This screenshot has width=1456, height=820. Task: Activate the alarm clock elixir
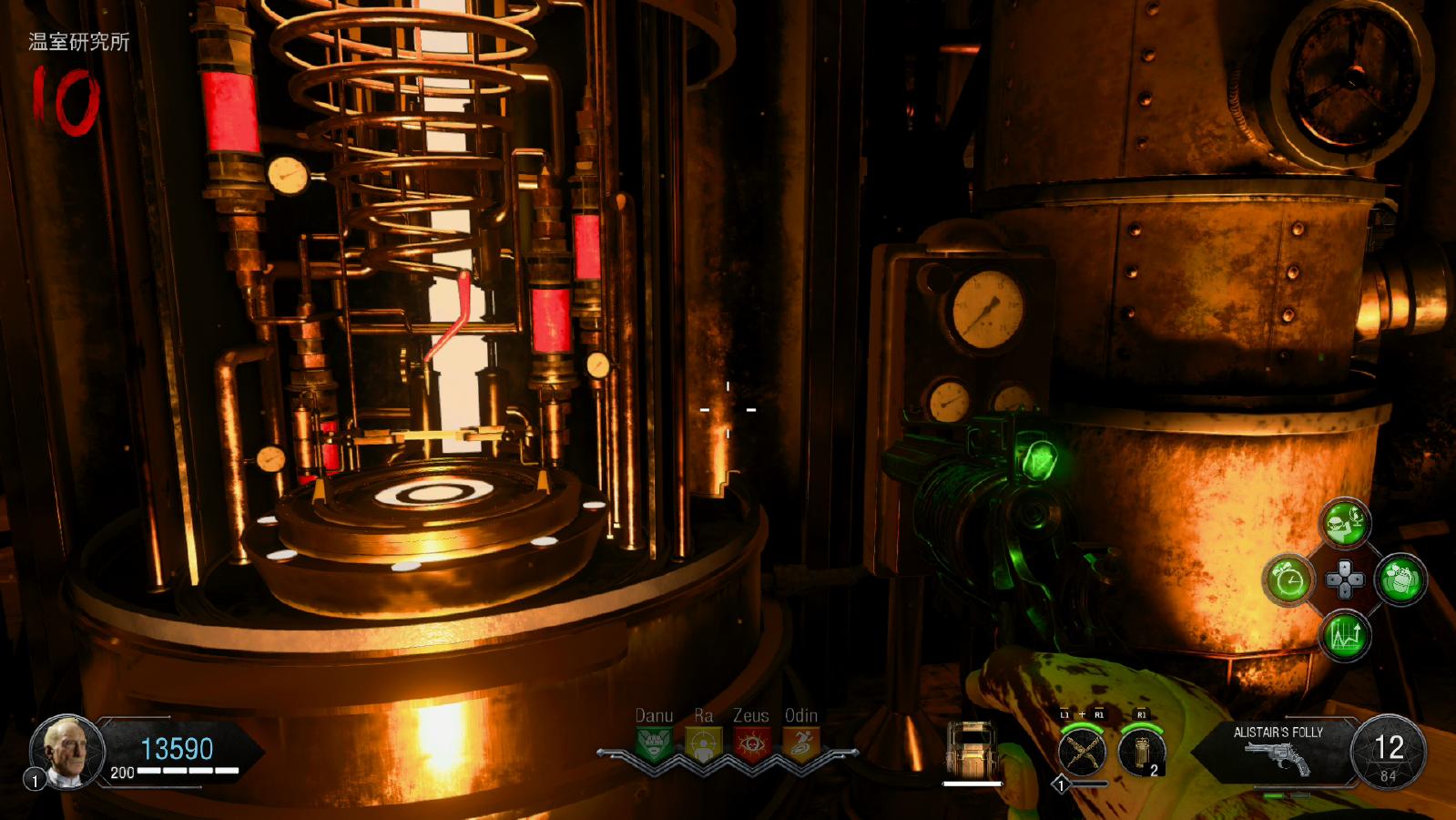(1288, 579)
